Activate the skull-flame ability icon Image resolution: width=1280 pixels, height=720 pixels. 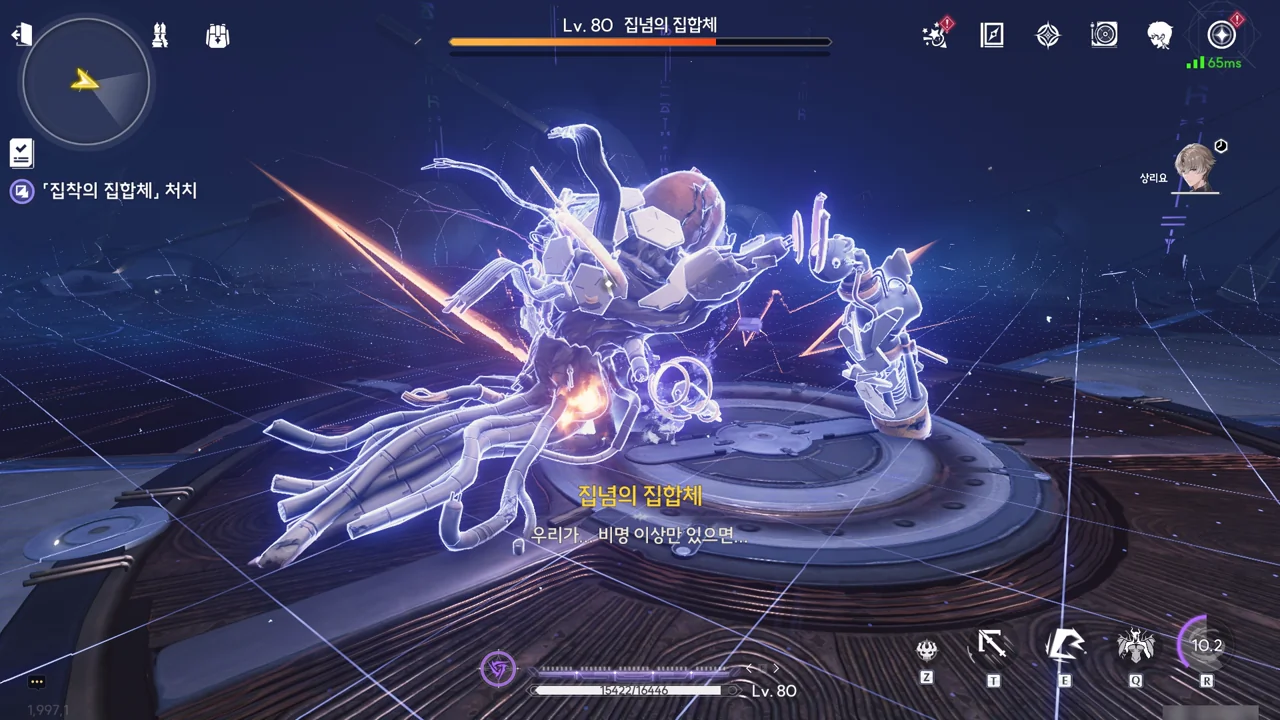[x=927, y=650]
